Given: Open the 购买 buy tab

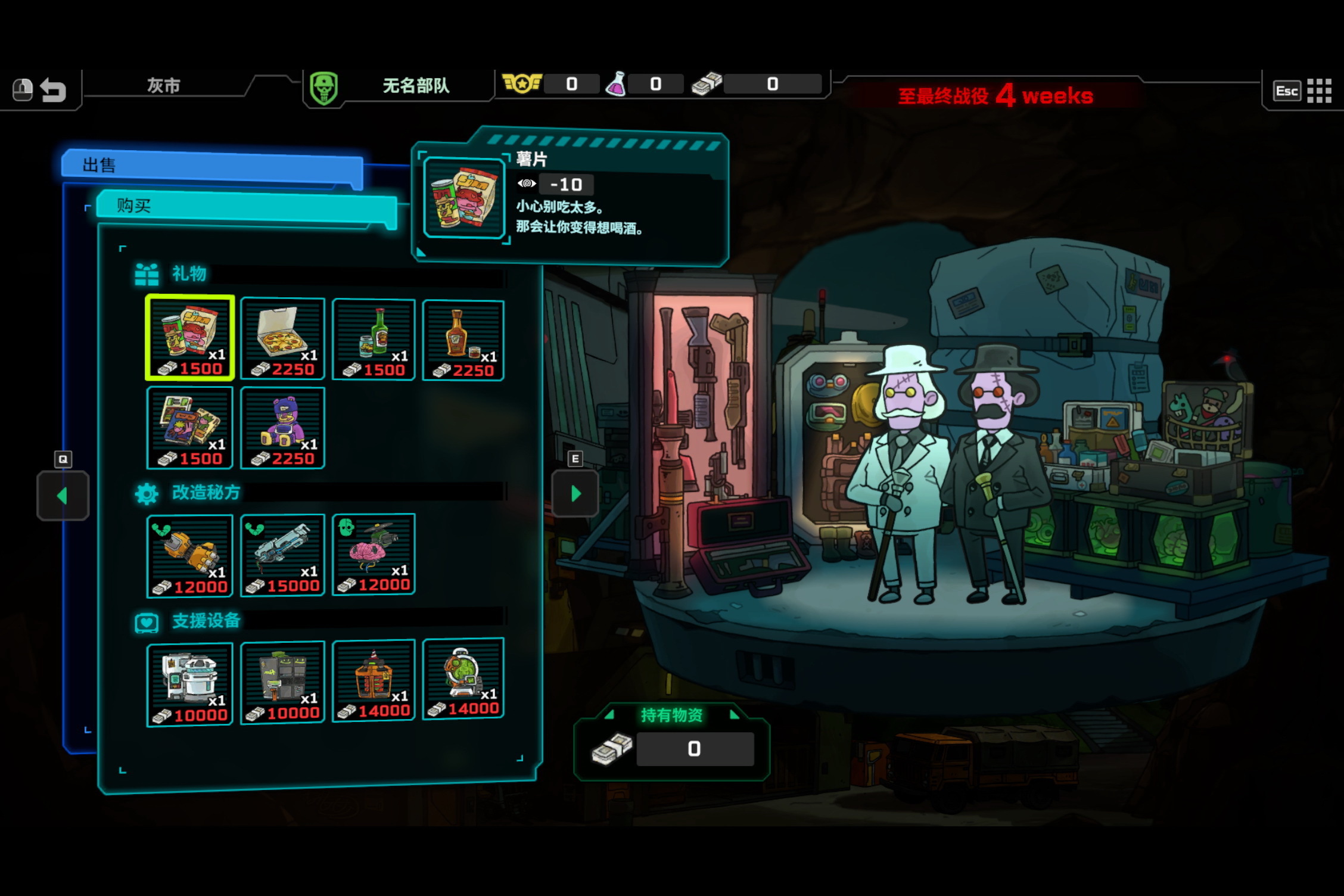Looking at the screenshot, I should 247,206.
